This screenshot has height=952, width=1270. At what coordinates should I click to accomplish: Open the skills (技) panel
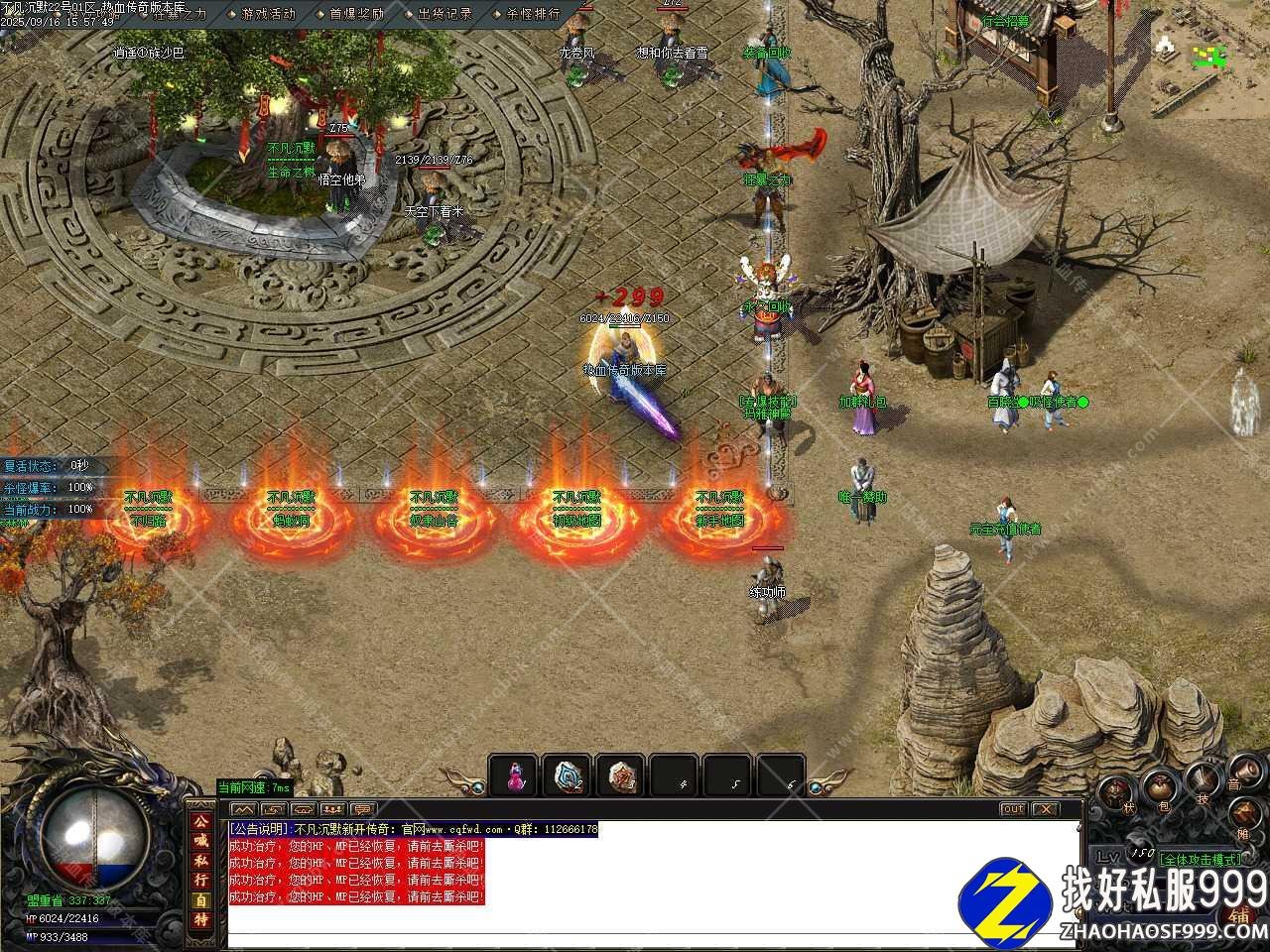(1203, 783)
